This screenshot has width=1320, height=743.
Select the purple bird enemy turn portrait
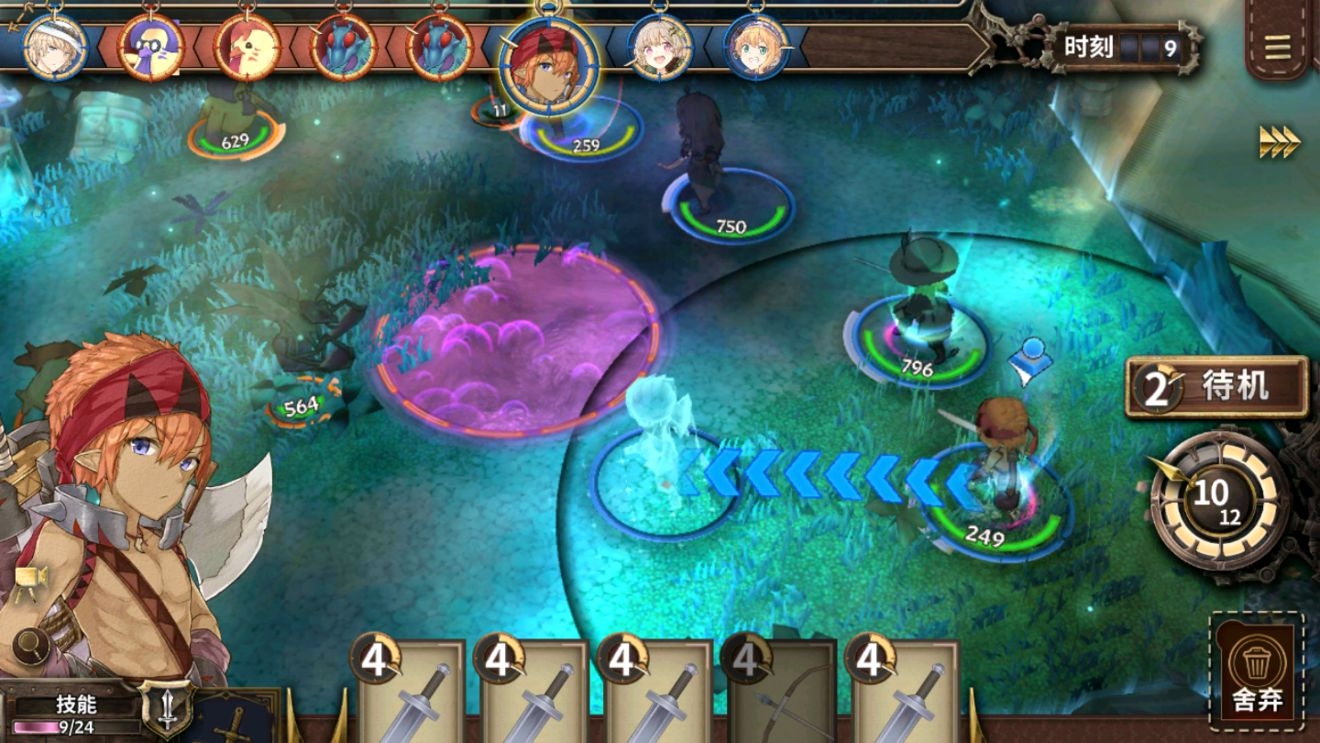[x=150, y=46]
